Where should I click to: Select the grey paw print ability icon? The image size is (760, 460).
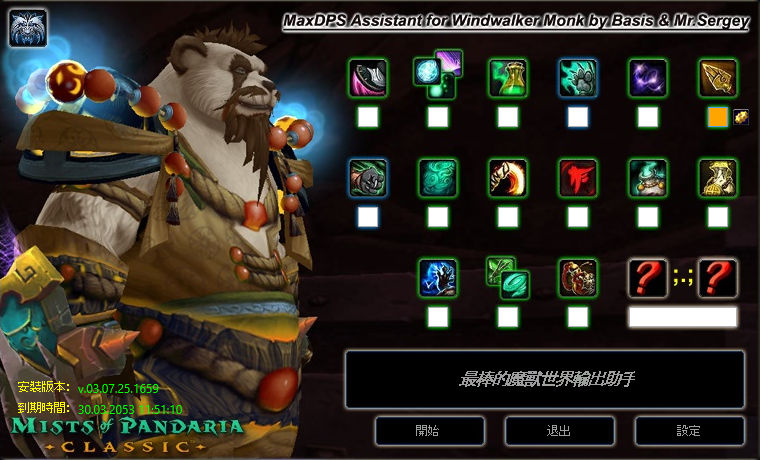pos(577,78)
